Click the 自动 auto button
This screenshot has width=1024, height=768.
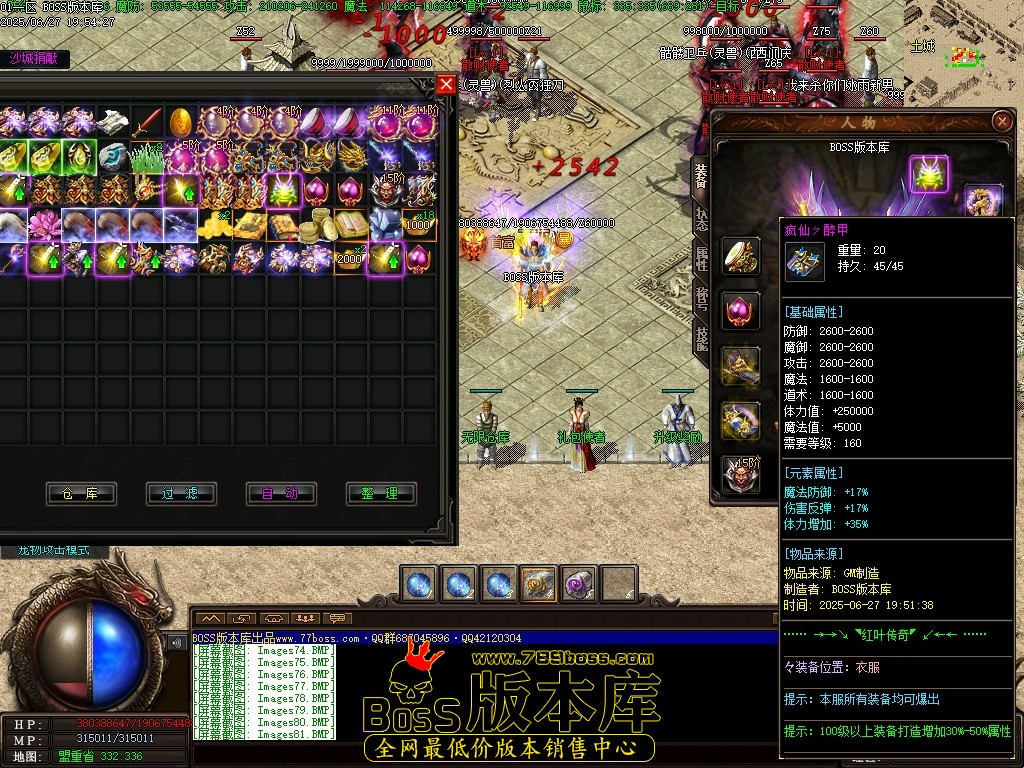point(281,493)
